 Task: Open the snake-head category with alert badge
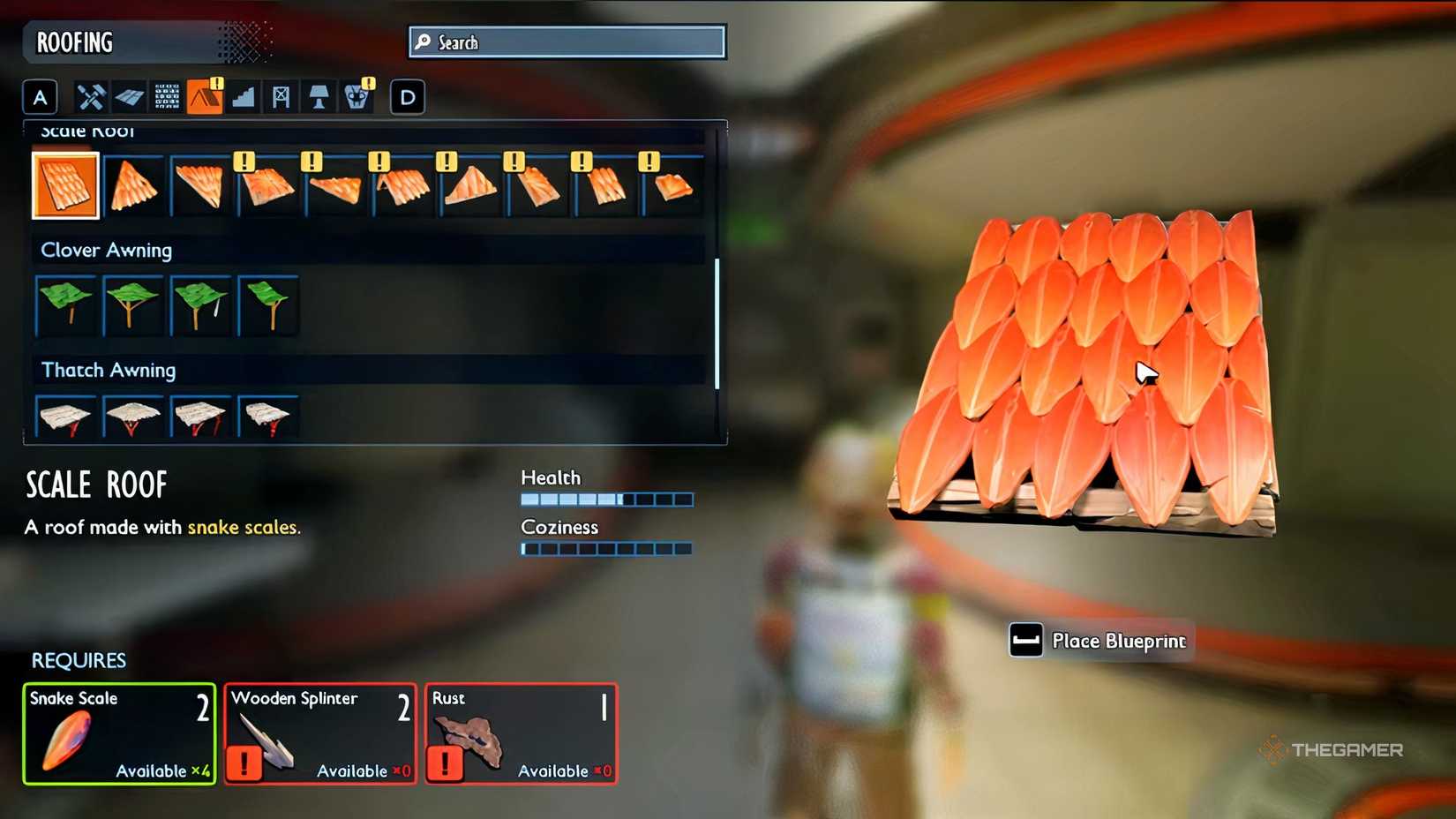356,97
